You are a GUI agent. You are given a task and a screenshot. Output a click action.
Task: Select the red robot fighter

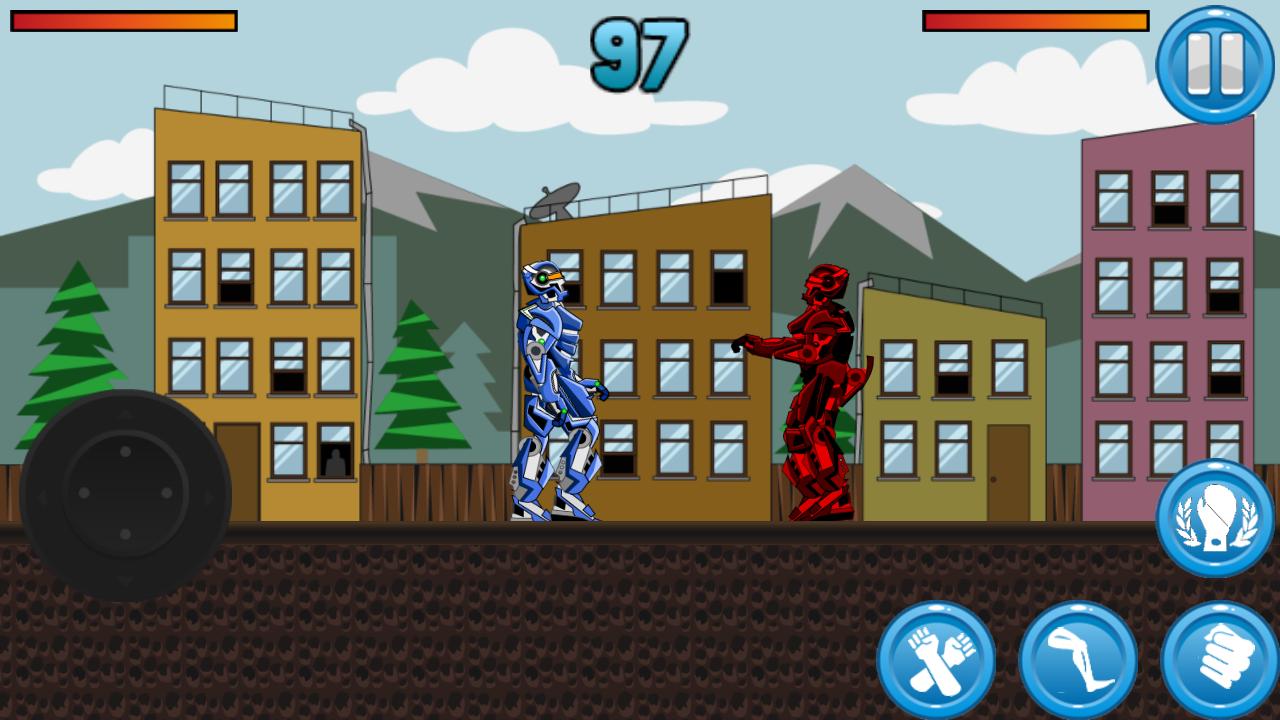820,390
